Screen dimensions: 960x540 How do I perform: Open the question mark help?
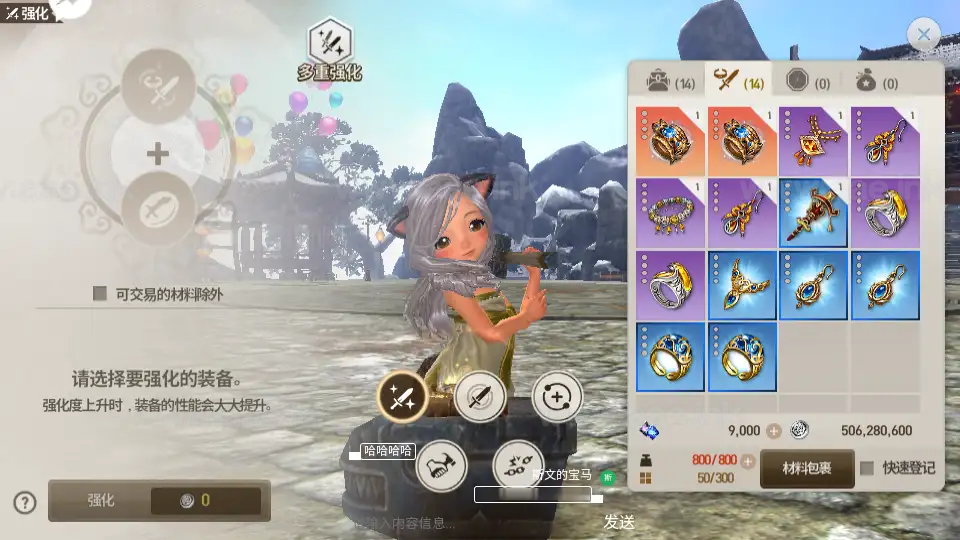[x=26, y=502]
